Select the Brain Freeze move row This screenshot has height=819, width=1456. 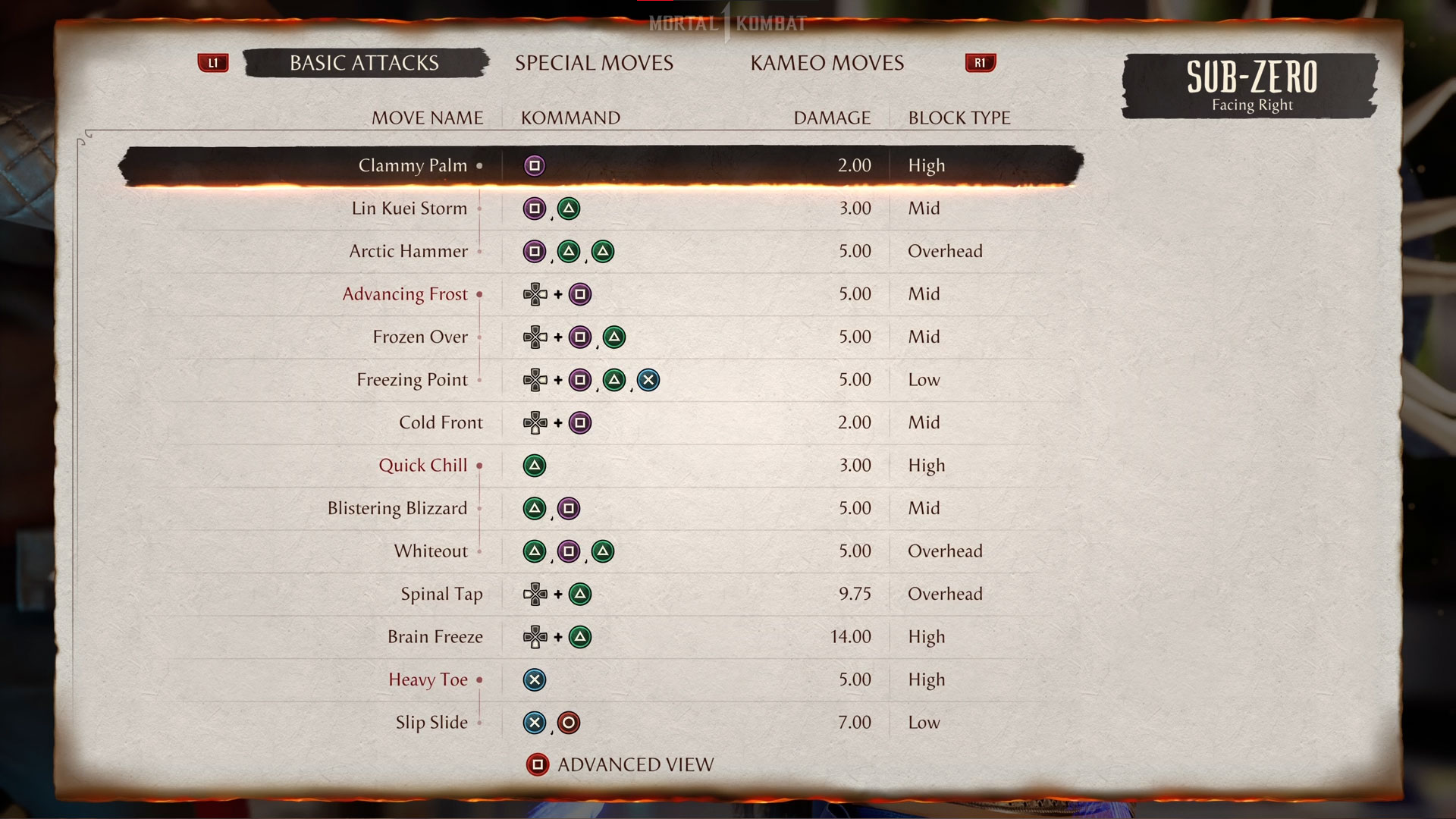tap(436, 637)
